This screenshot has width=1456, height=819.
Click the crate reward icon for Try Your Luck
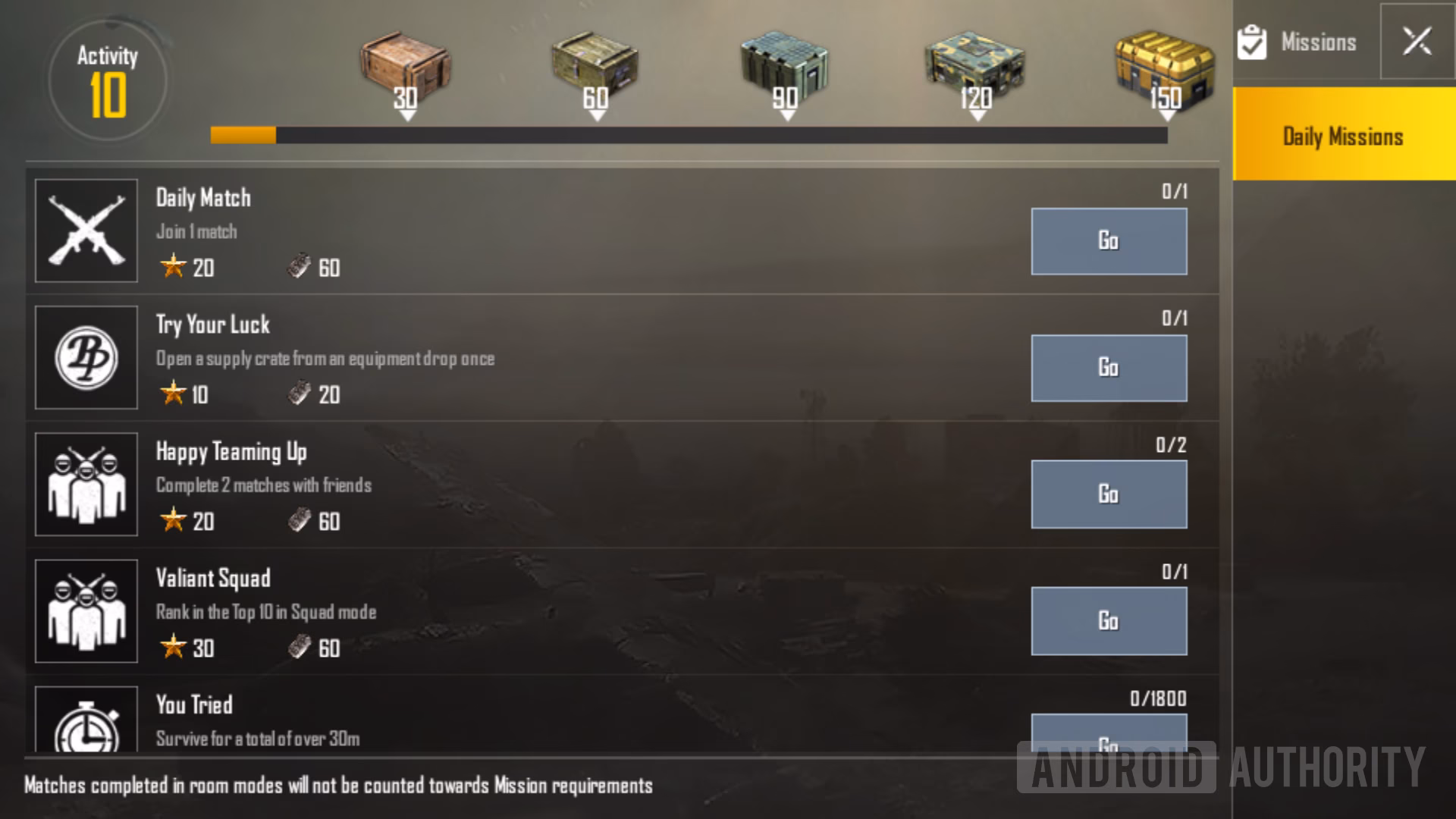300,394
